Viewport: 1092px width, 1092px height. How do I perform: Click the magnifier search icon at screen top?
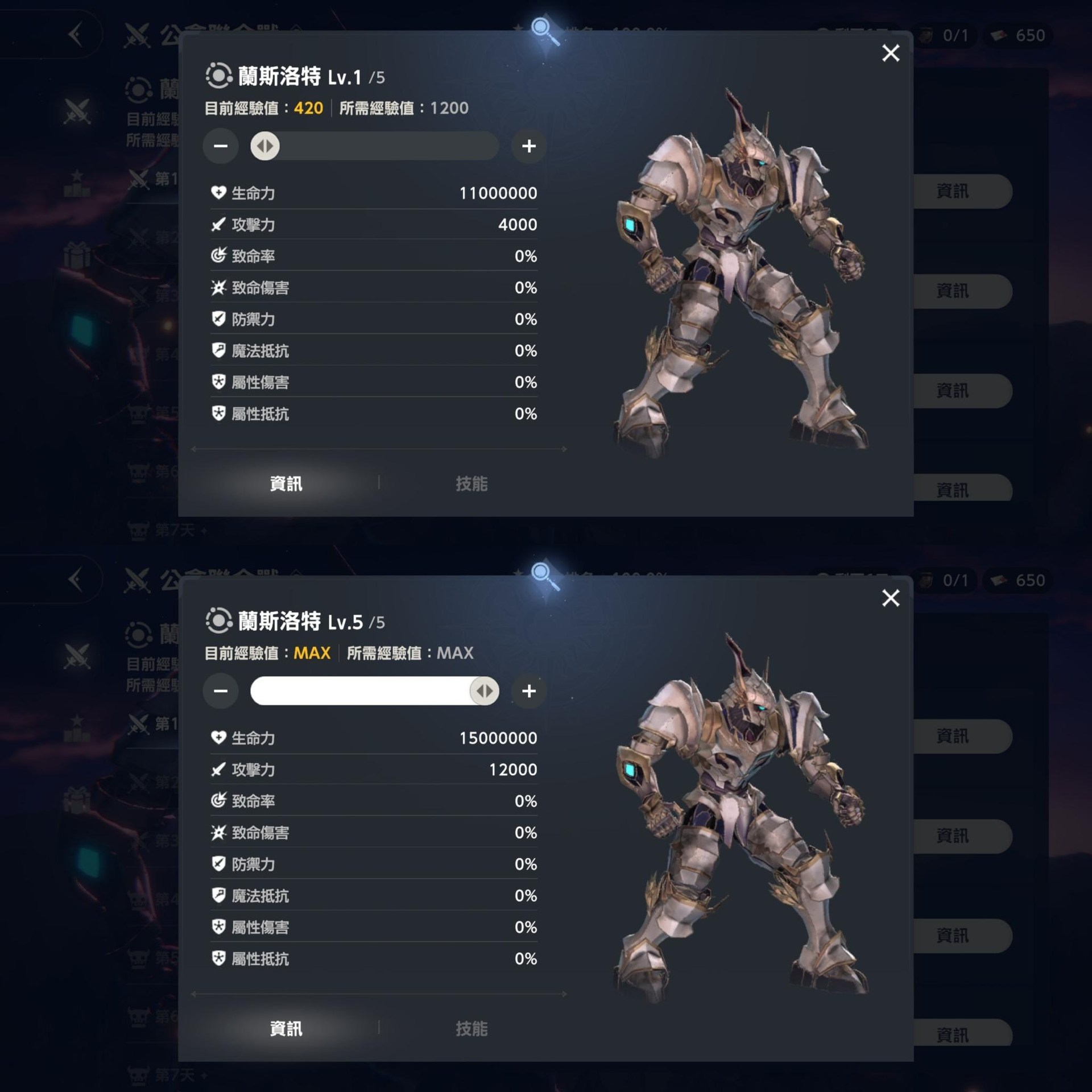542,26
